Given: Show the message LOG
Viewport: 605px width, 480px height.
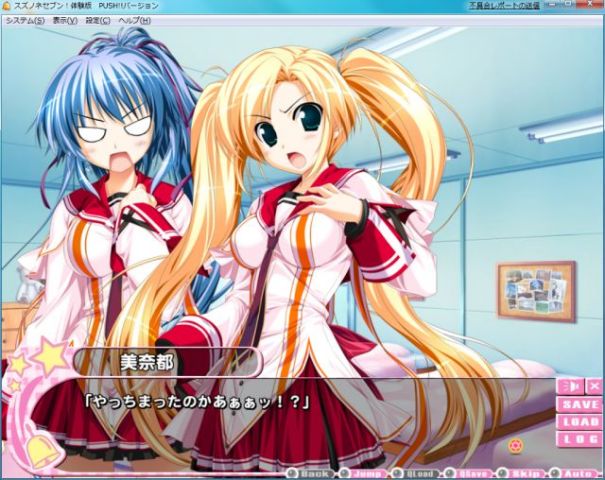Looking at the screenshot, I should [580, 439].
